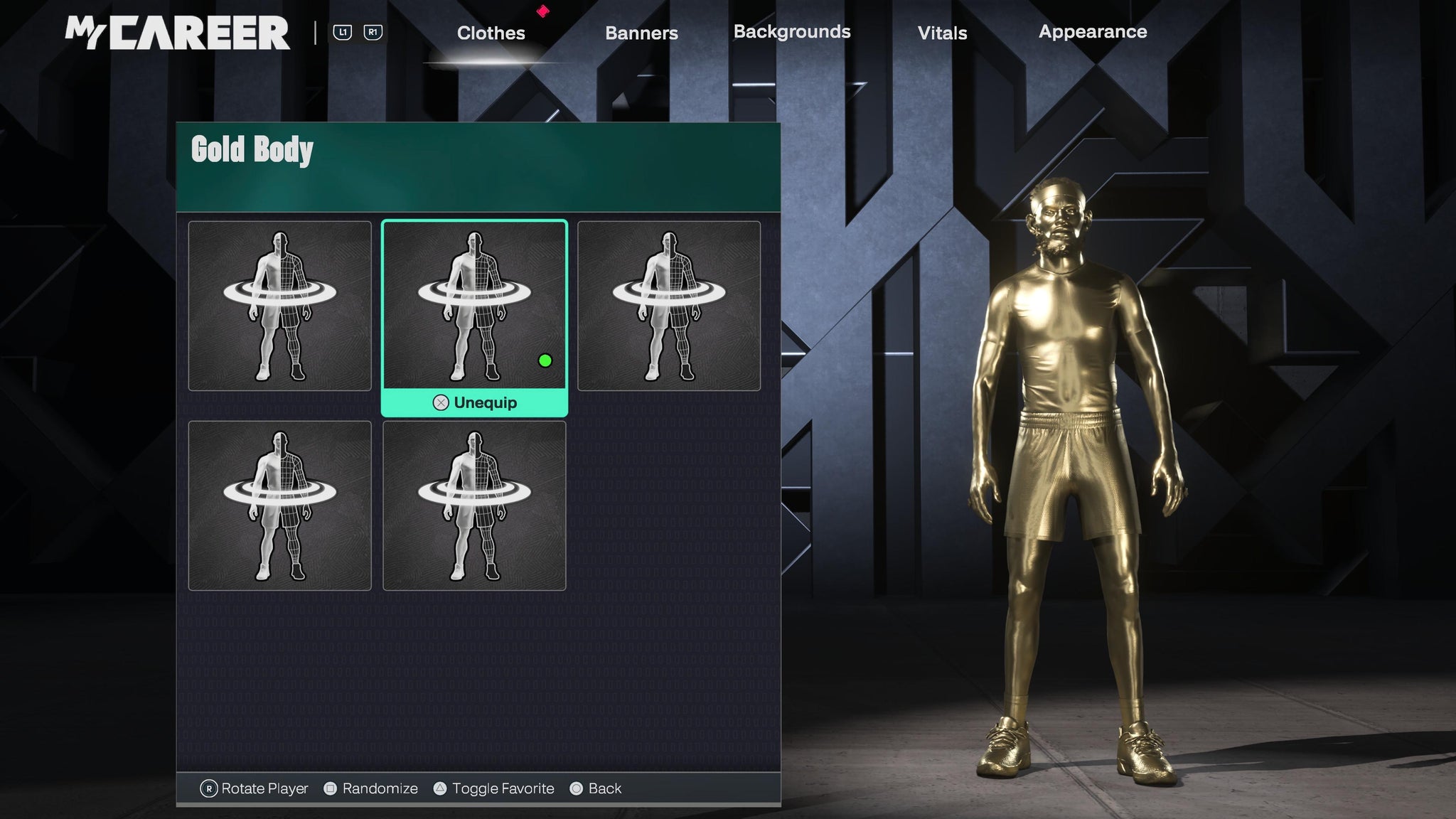1456x819 pixels.
Task: Unequip the currently equipped gold body
Action: click(475, 402)
